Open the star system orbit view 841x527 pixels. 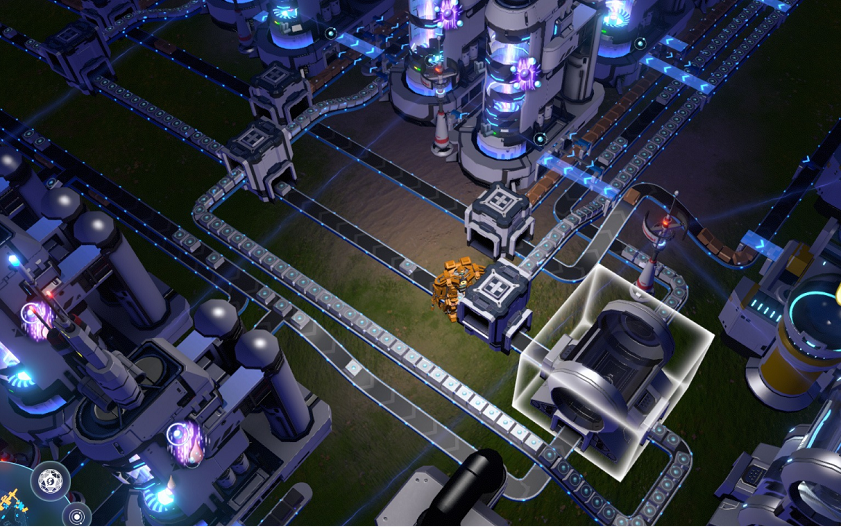coord(77,516)
